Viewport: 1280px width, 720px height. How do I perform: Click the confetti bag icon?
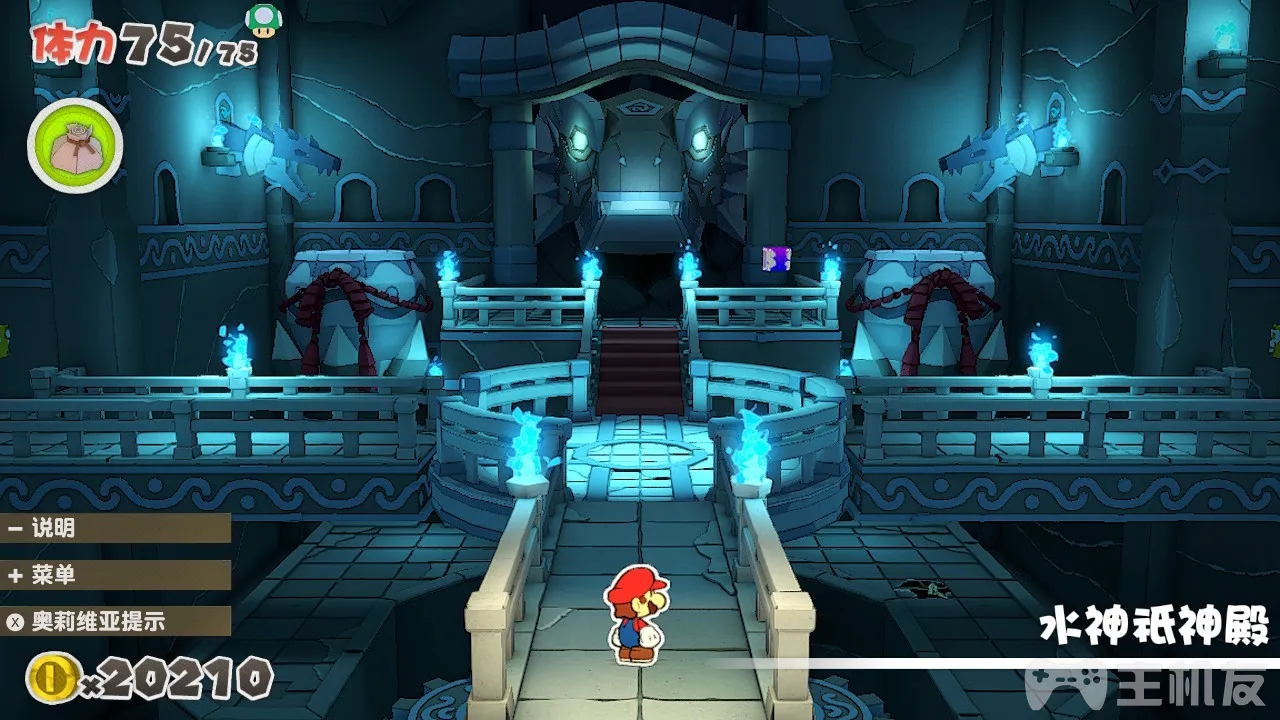75,147
